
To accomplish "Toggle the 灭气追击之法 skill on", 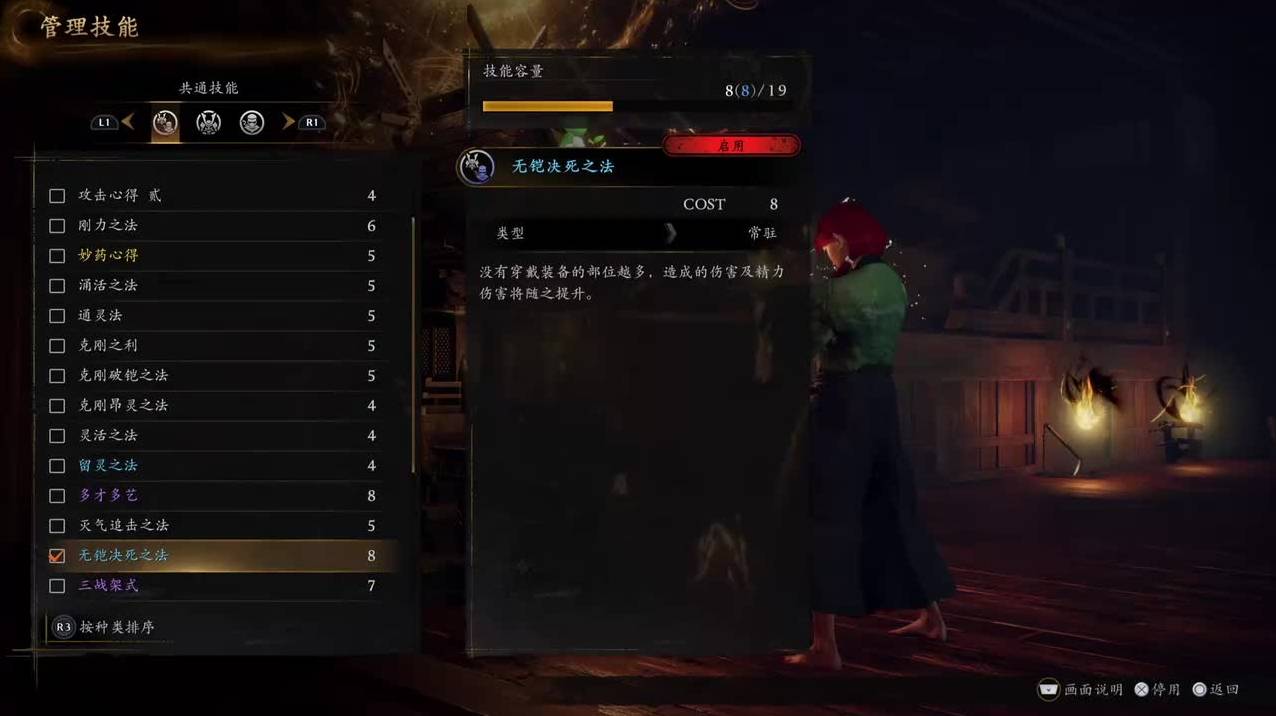I will [x=57, y=526].
